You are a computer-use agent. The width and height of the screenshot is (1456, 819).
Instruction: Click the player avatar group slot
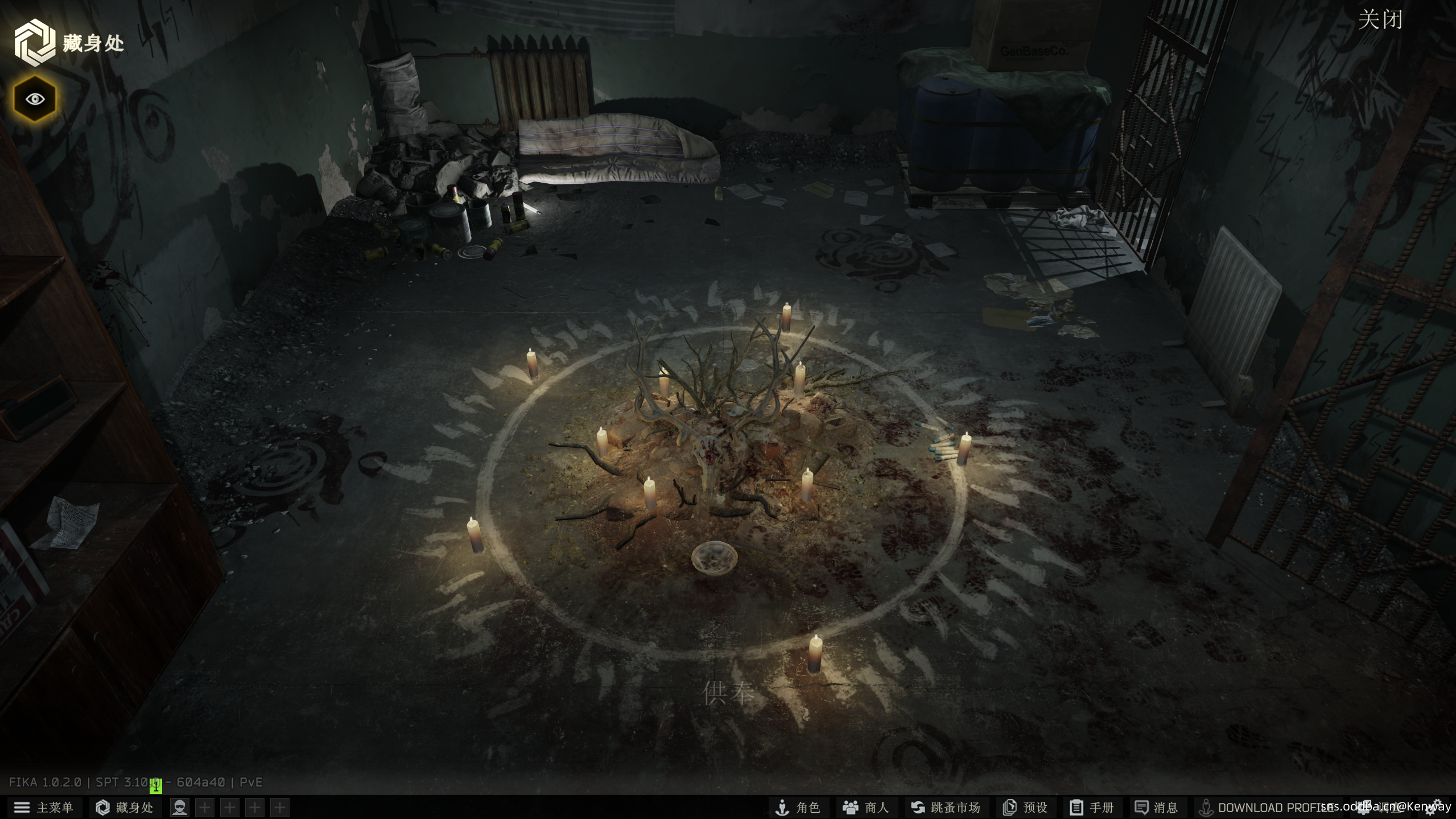(180, 807)
